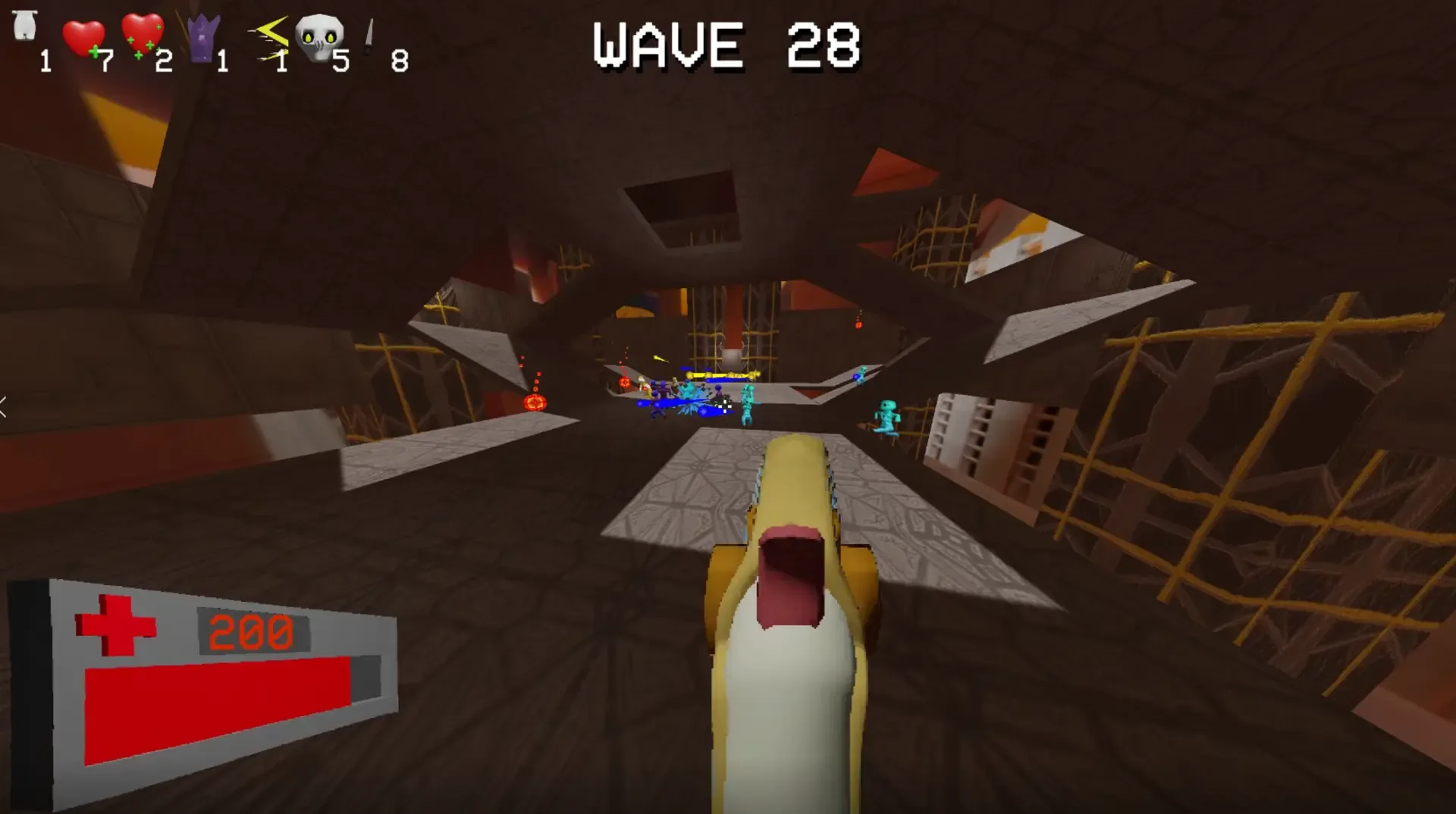Toggle the lightning counter showing 1

pyautogui.click(x=282, y=61)
